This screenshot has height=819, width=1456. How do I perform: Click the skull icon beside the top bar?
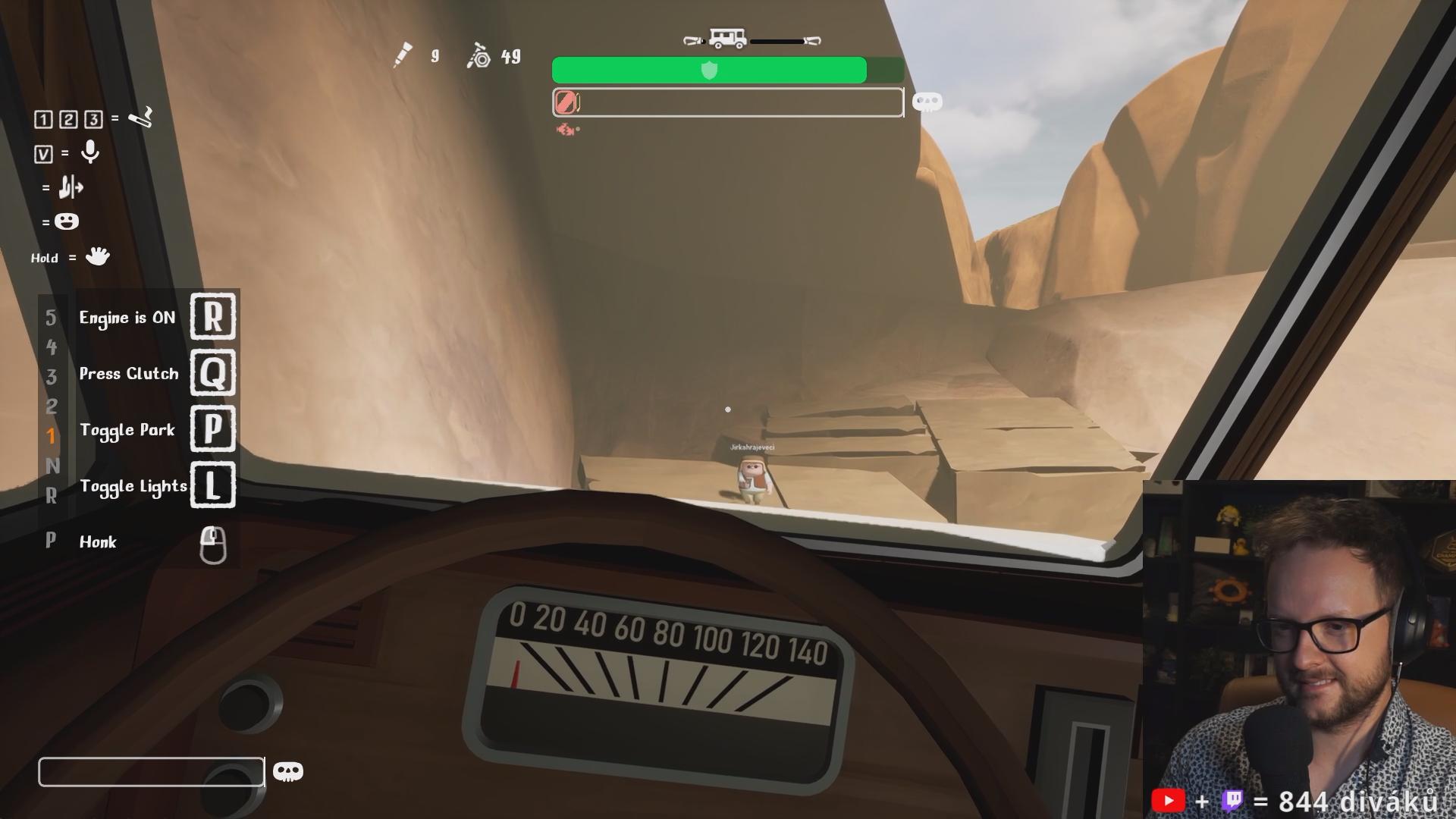coord(927,102)
